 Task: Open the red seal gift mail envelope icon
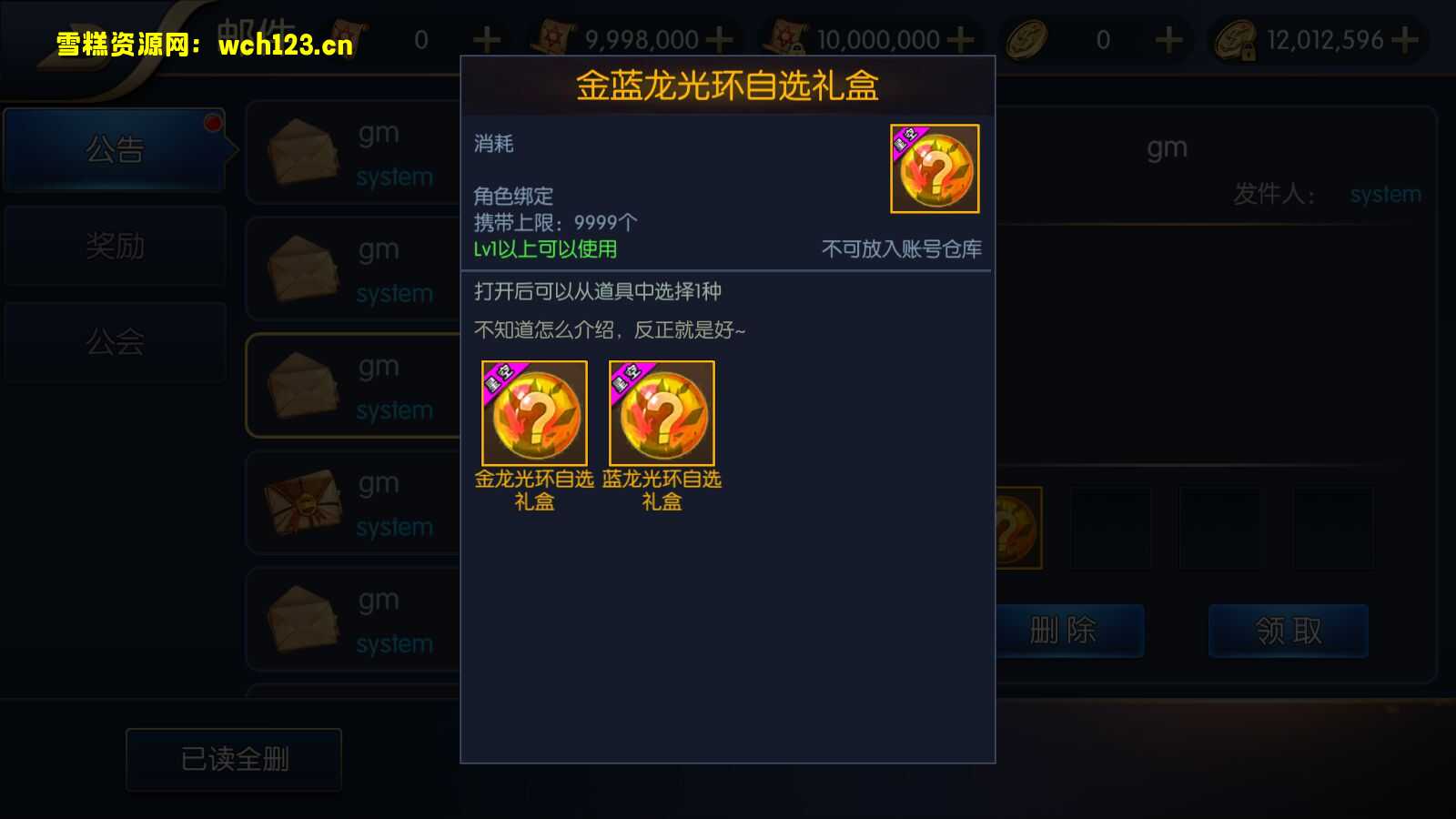(x=305, y=502)
